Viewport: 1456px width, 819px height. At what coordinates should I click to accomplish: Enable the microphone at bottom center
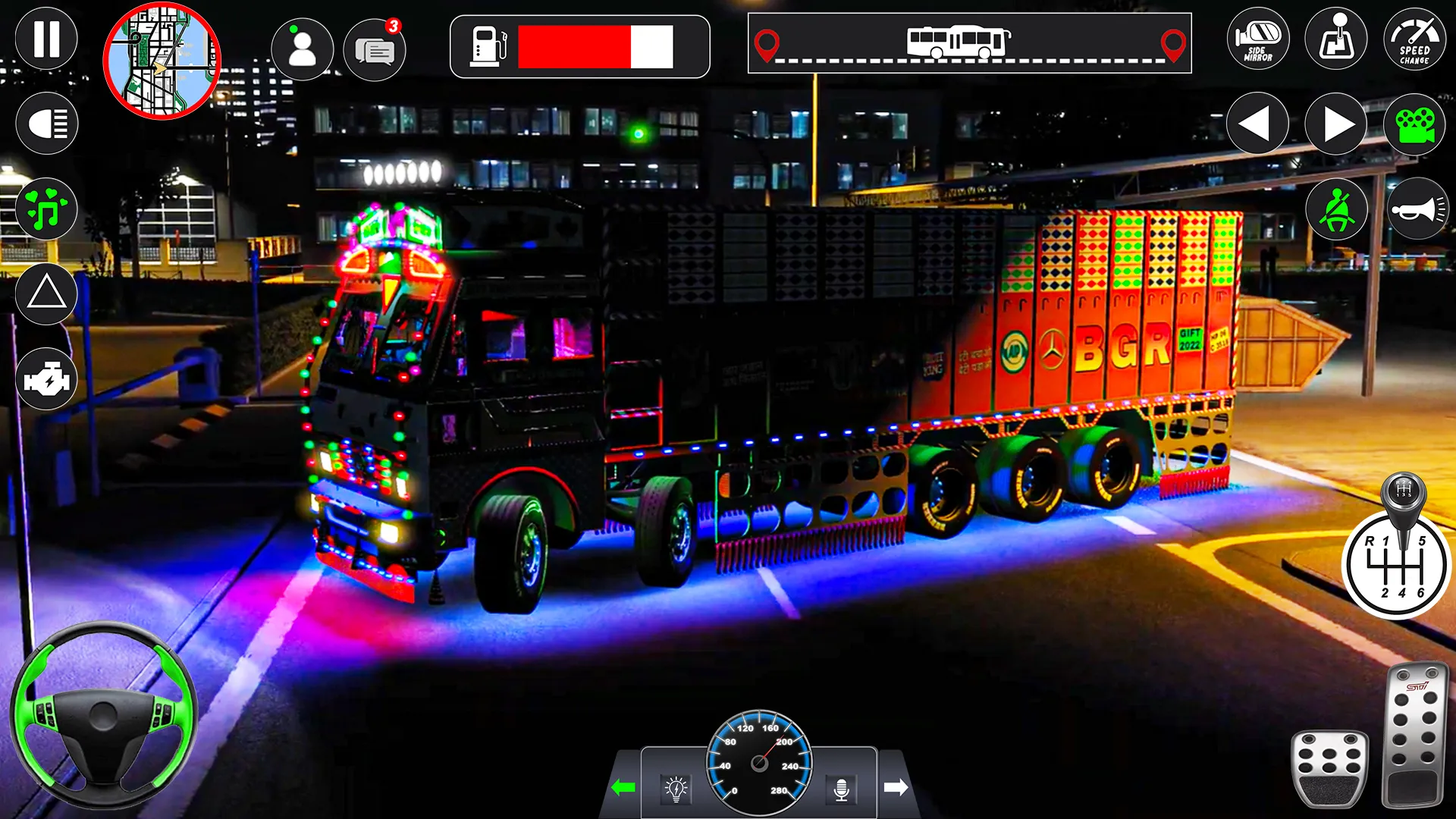coord(842,787)
